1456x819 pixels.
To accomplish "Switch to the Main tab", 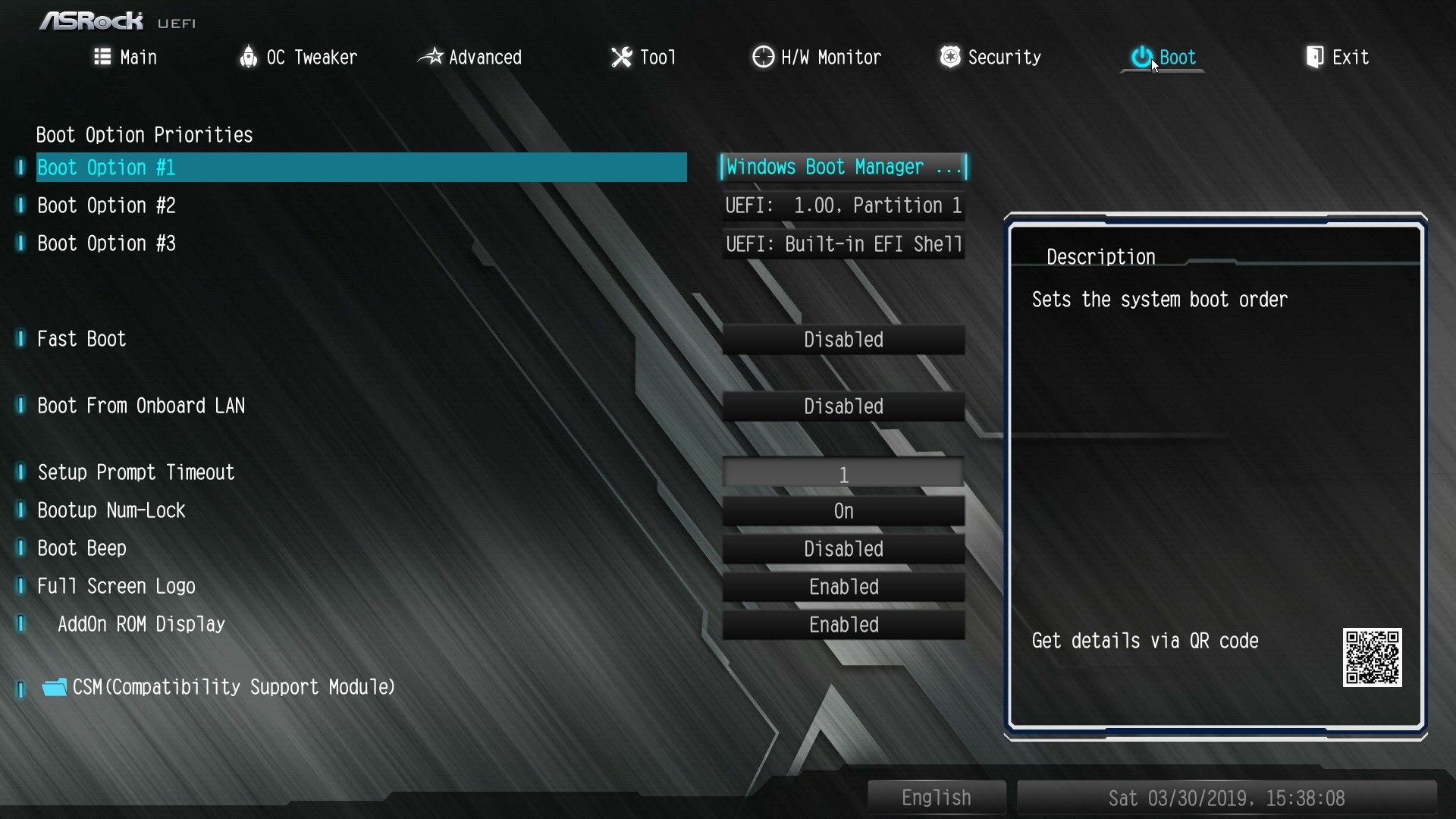I will click(126, 57).
